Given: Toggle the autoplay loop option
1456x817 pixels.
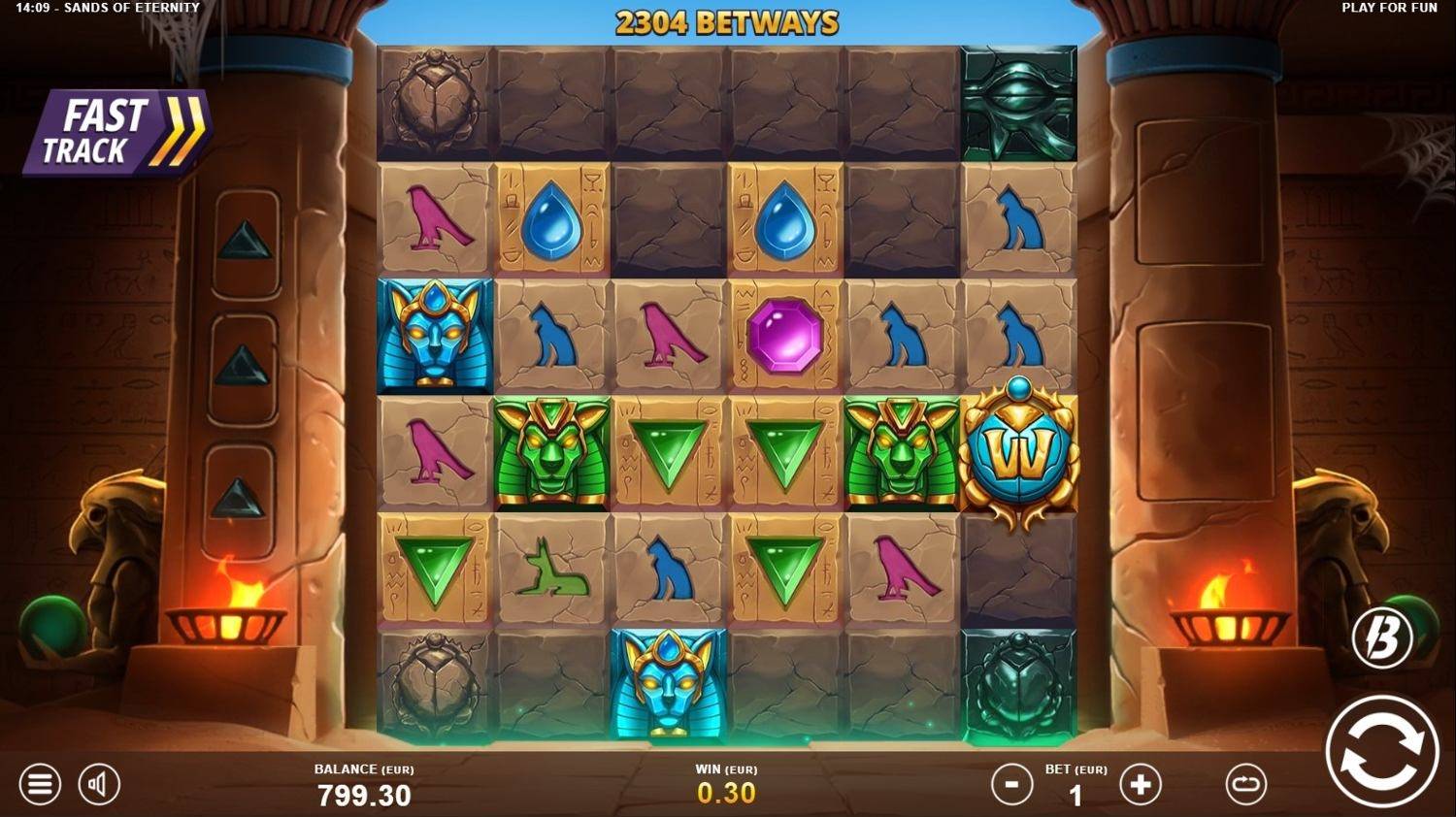Looking at the screenshot, I should (x=1245, y=784).
